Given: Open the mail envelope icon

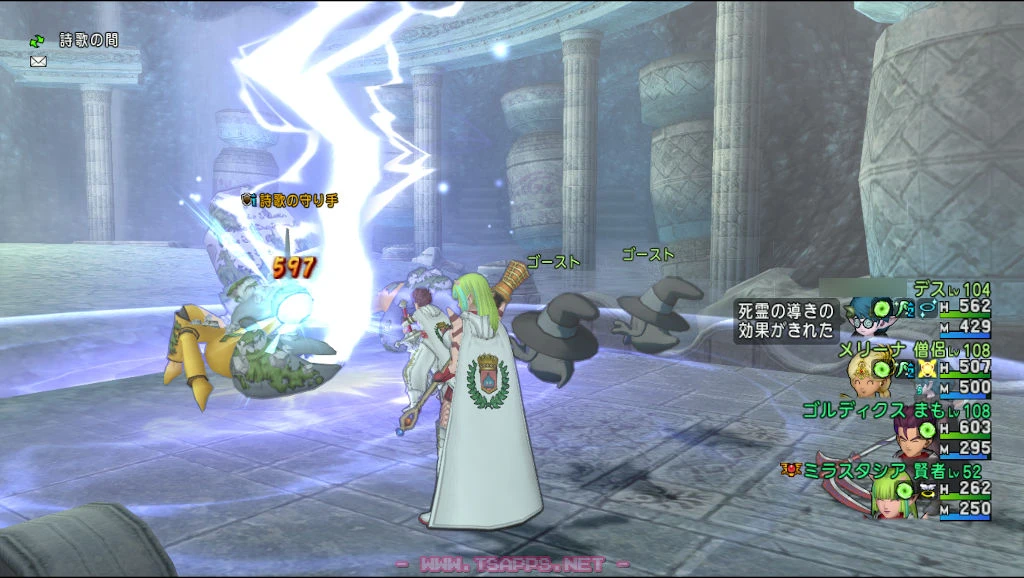Looking at the screenshot, I should tap(39, 61).
